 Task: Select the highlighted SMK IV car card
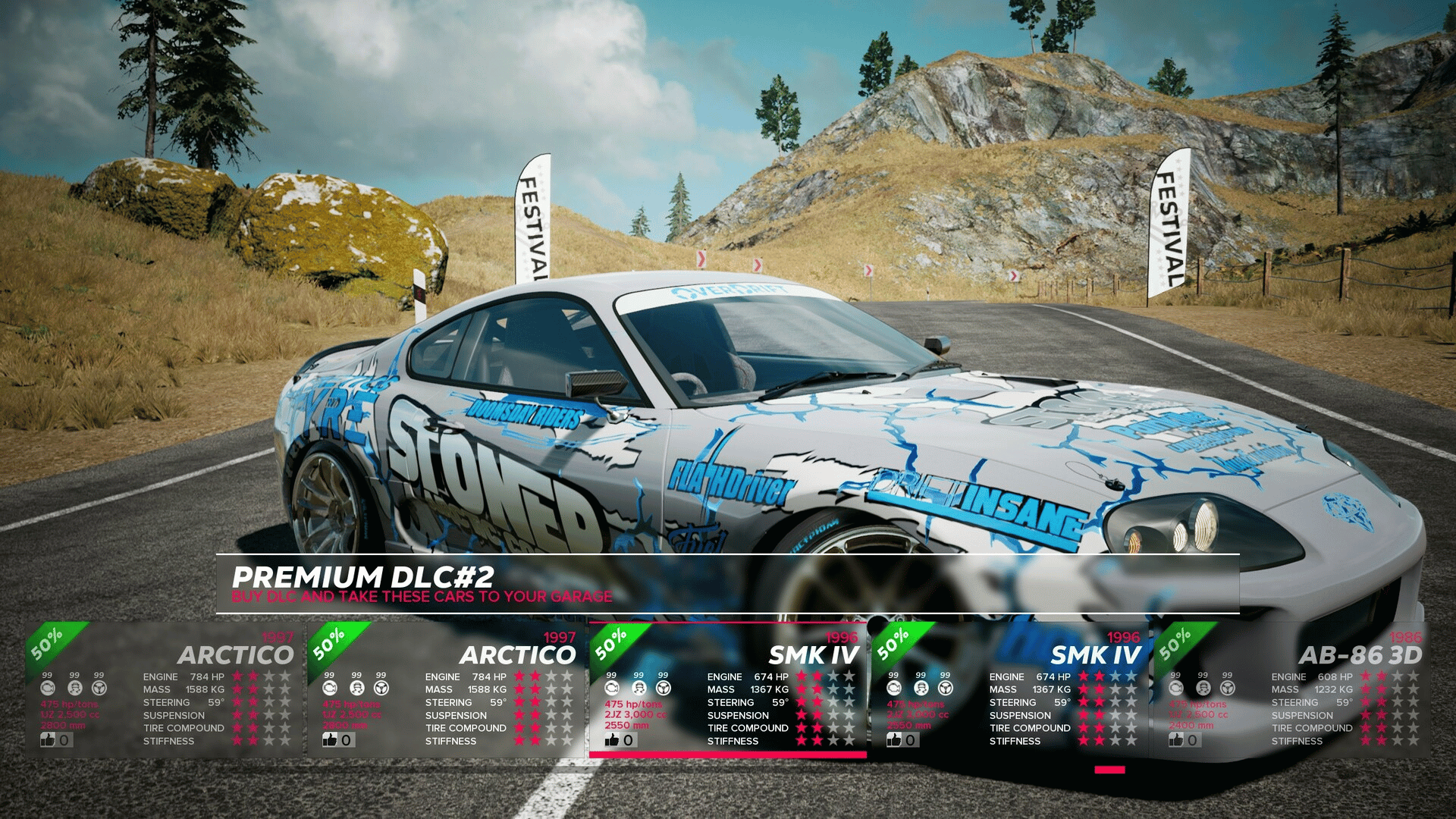[728, 690]
